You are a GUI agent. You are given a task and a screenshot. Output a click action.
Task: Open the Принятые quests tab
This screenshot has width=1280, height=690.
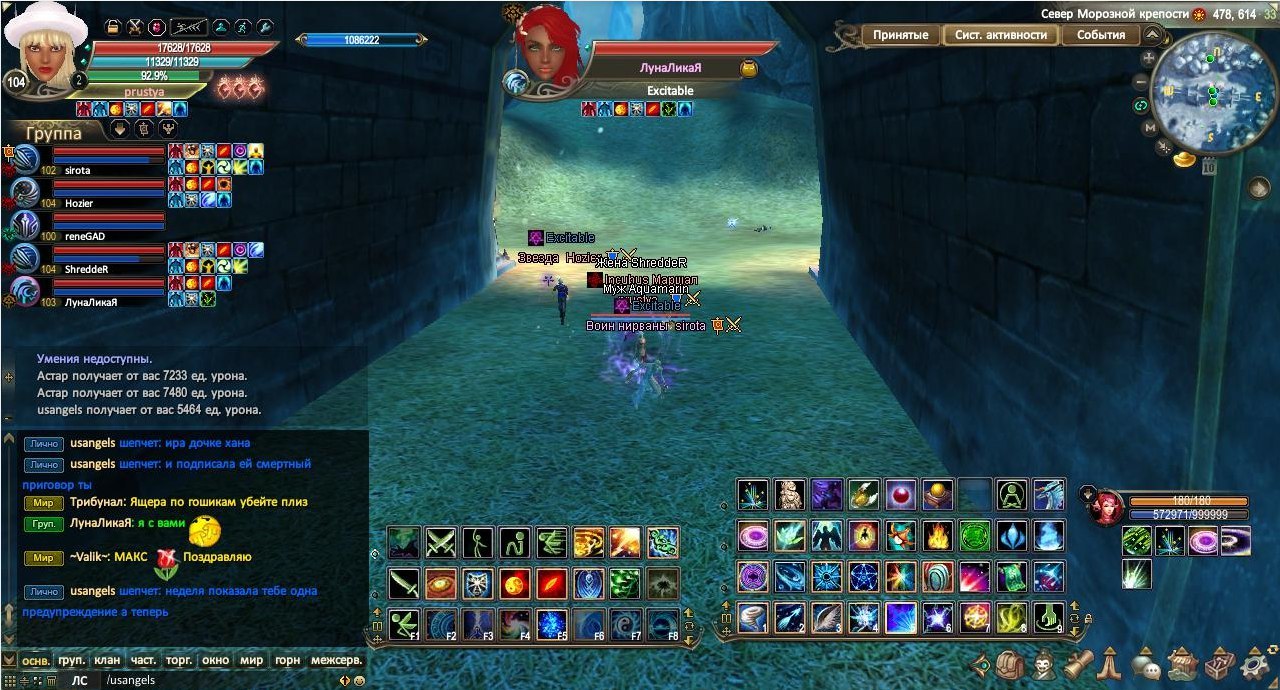click(900, 35)
